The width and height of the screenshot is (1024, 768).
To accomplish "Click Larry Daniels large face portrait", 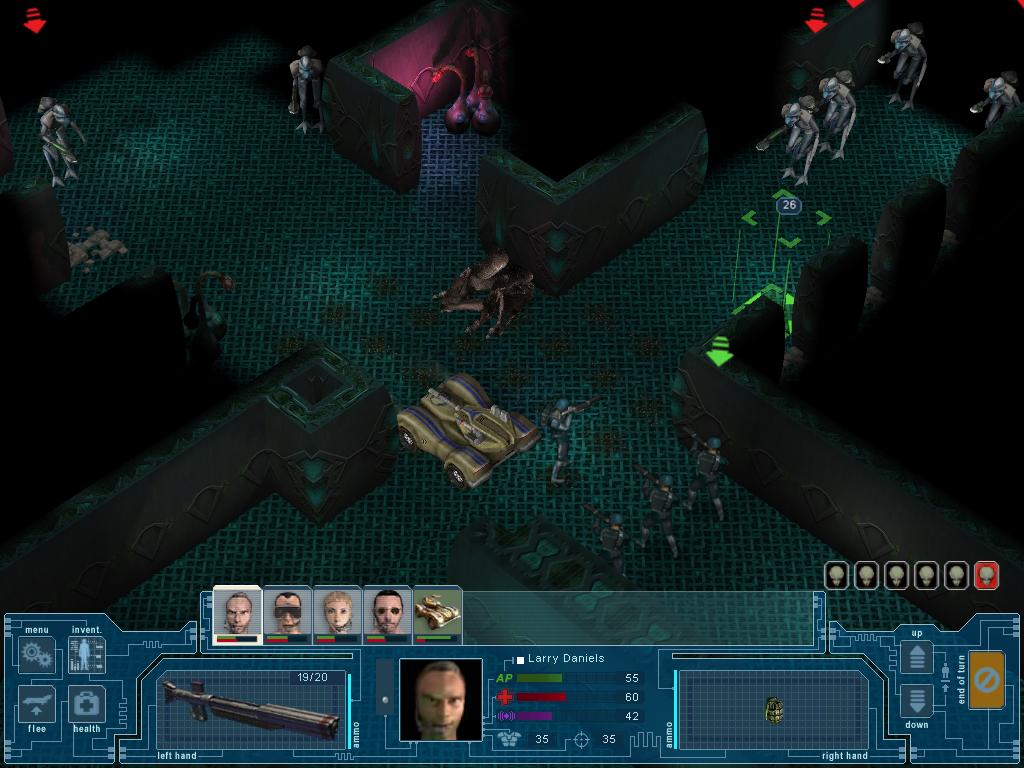I will coord(440,699).
